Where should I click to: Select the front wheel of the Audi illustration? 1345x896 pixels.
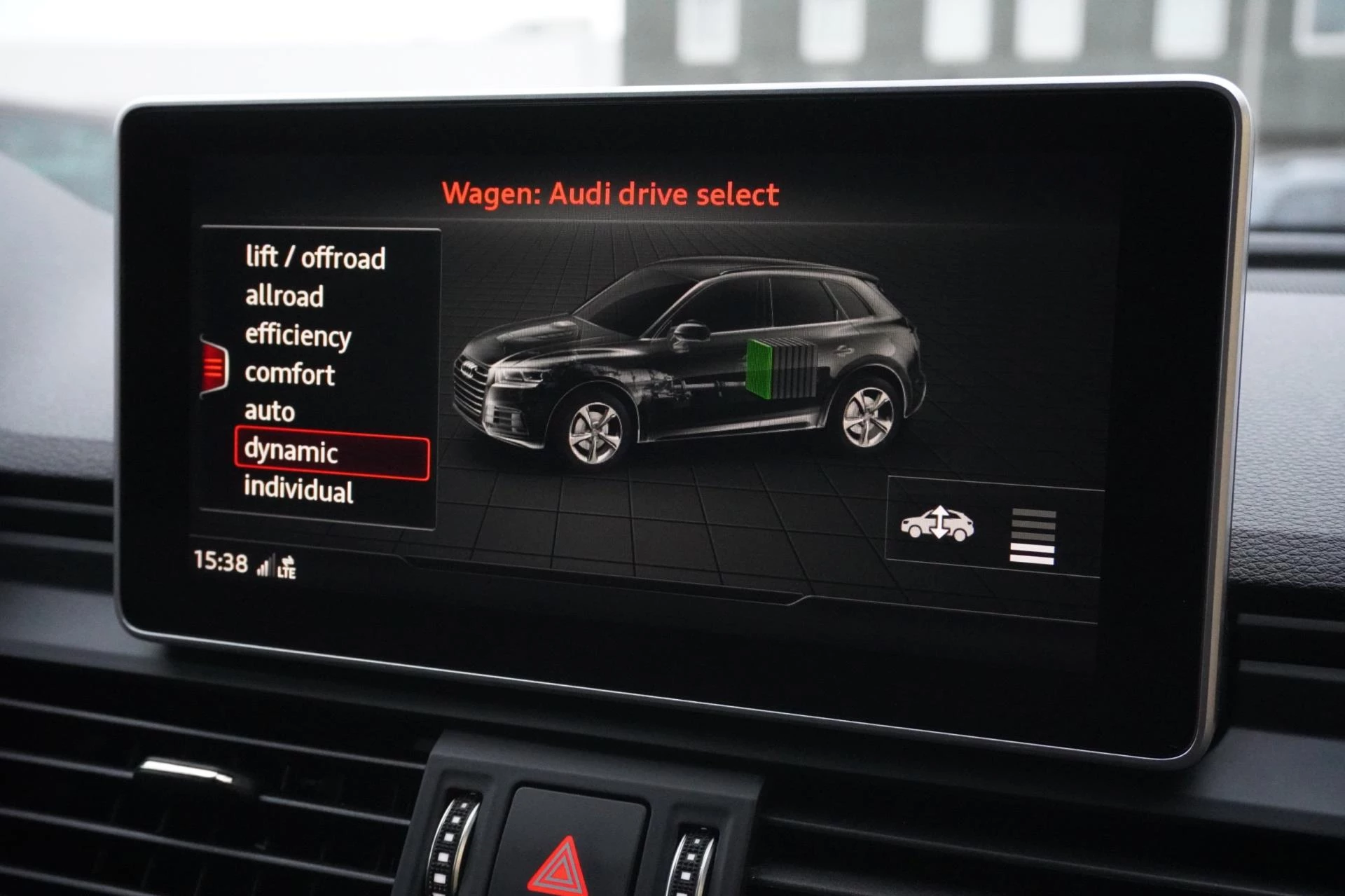pos(595,434)
